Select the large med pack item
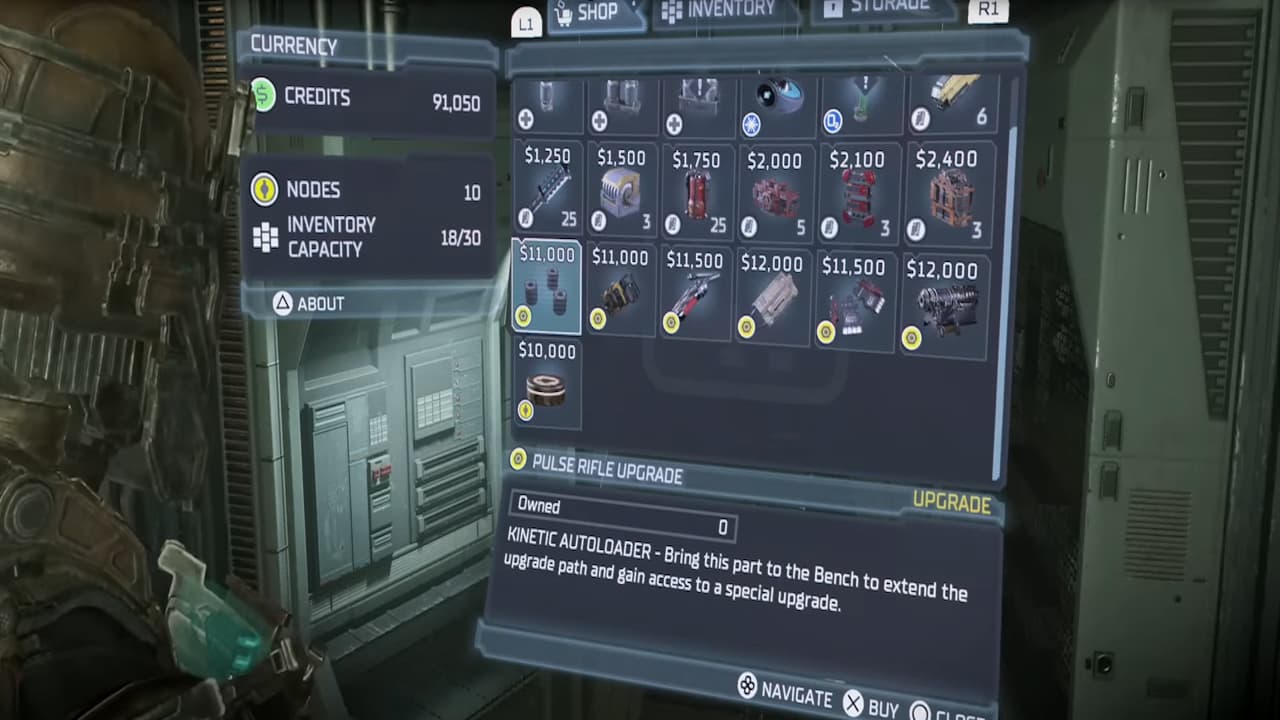This screenshot has height=720, width=1280. tap(696, 100)
